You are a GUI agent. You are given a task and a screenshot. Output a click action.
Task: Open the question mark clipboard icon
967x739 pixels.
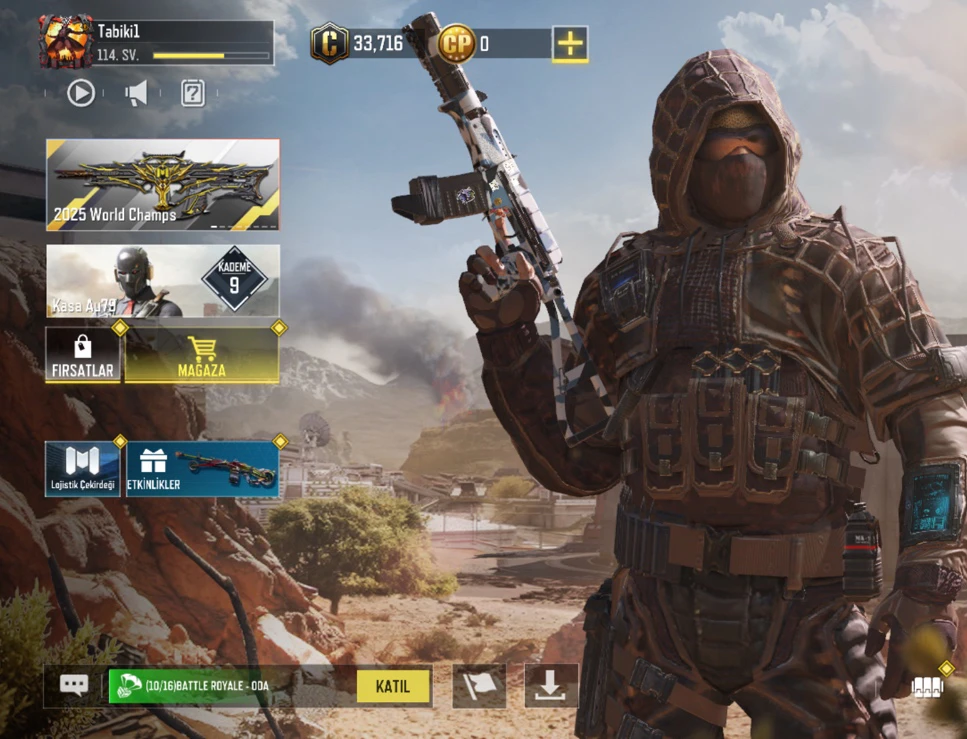[192, 93]
